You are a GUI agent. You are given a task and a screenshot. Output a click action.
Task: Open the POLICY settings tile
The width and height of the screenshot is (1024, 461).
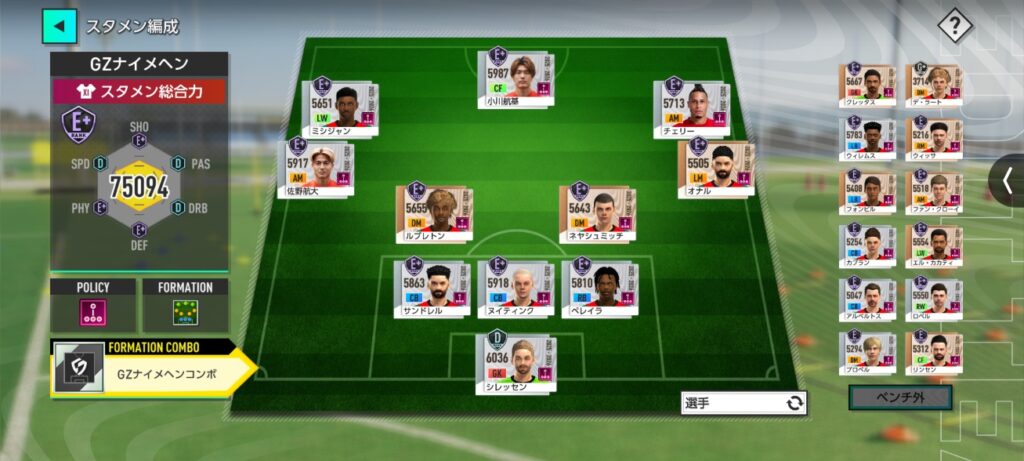point(93,305)
